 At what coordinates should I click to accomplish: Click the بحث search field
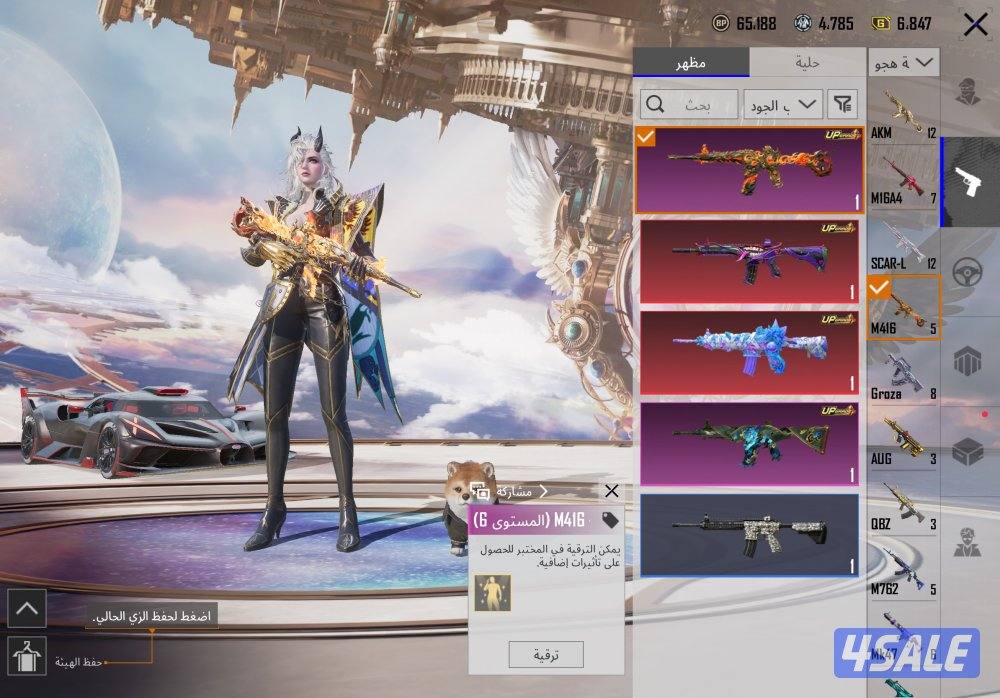point(689,103)
